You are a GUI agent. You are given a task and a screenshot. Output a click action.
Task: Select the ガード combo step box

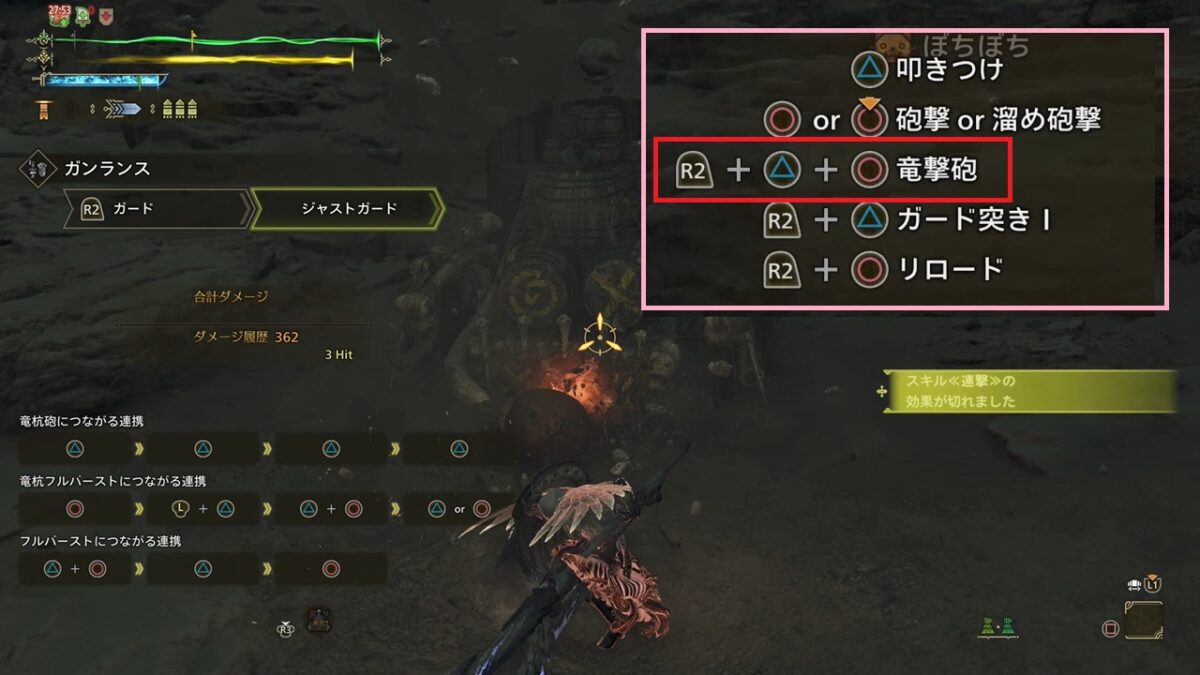(157, 209)
